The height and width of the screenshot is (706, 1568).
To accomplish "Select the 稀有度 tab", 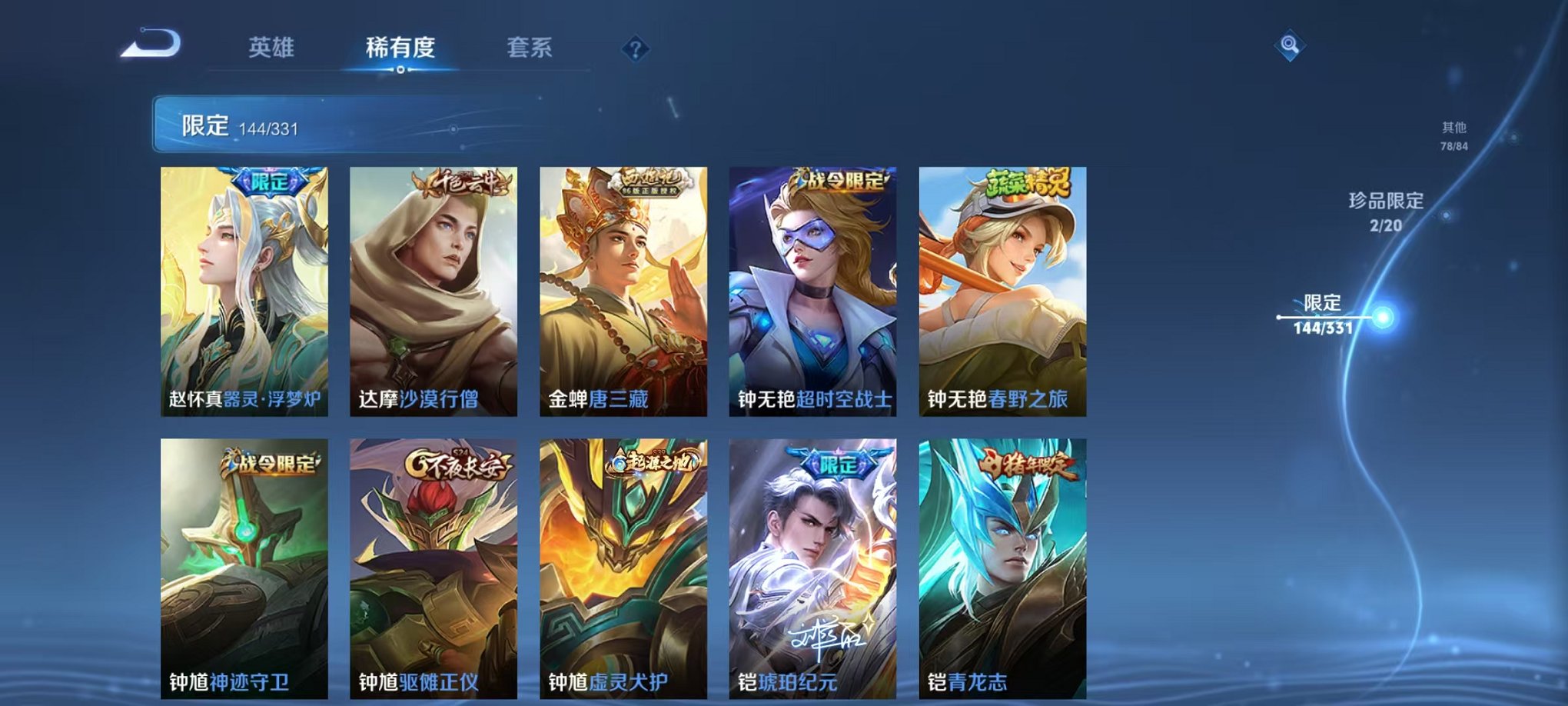I will (401, 48).
